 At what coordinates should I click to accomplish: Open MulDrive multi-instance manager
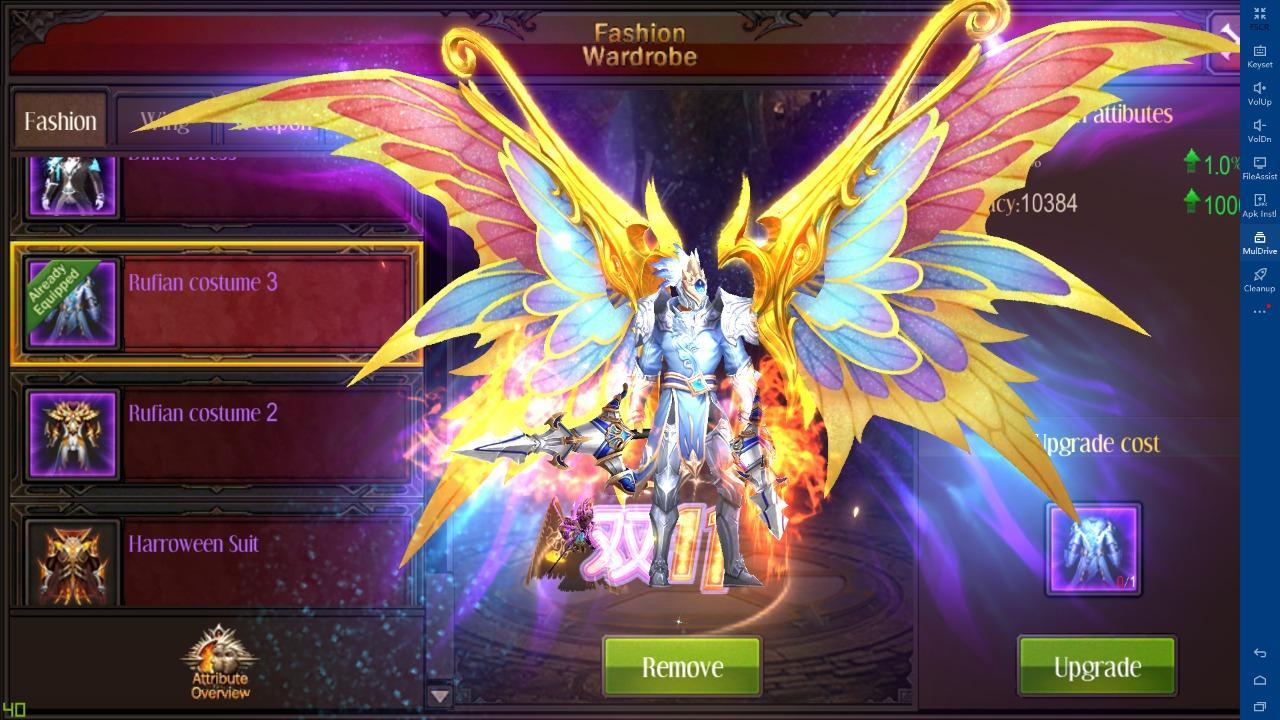click(x=1258, y=243)
